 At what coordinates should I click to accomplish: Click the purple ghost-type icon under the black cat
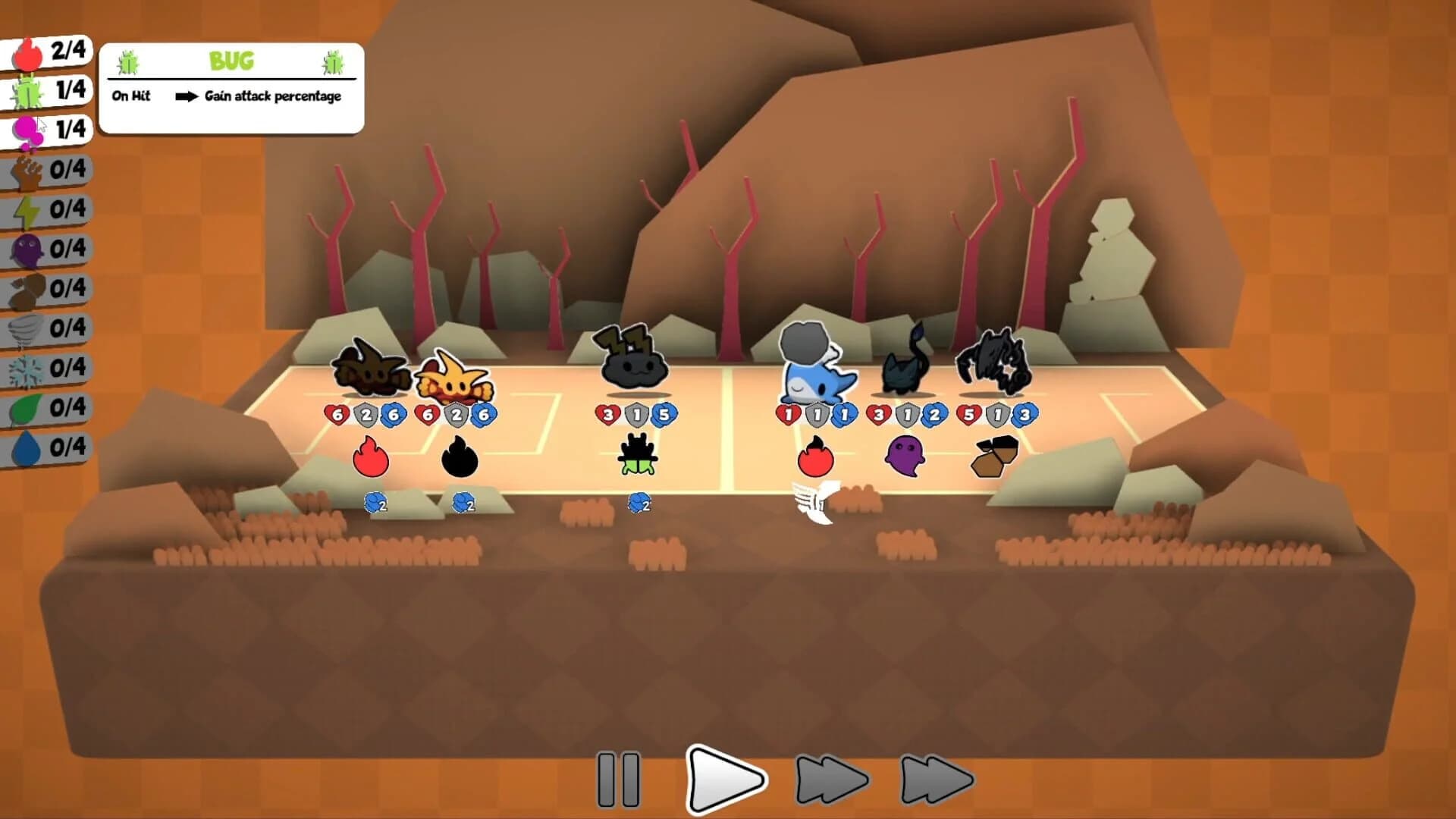point(908,456)
